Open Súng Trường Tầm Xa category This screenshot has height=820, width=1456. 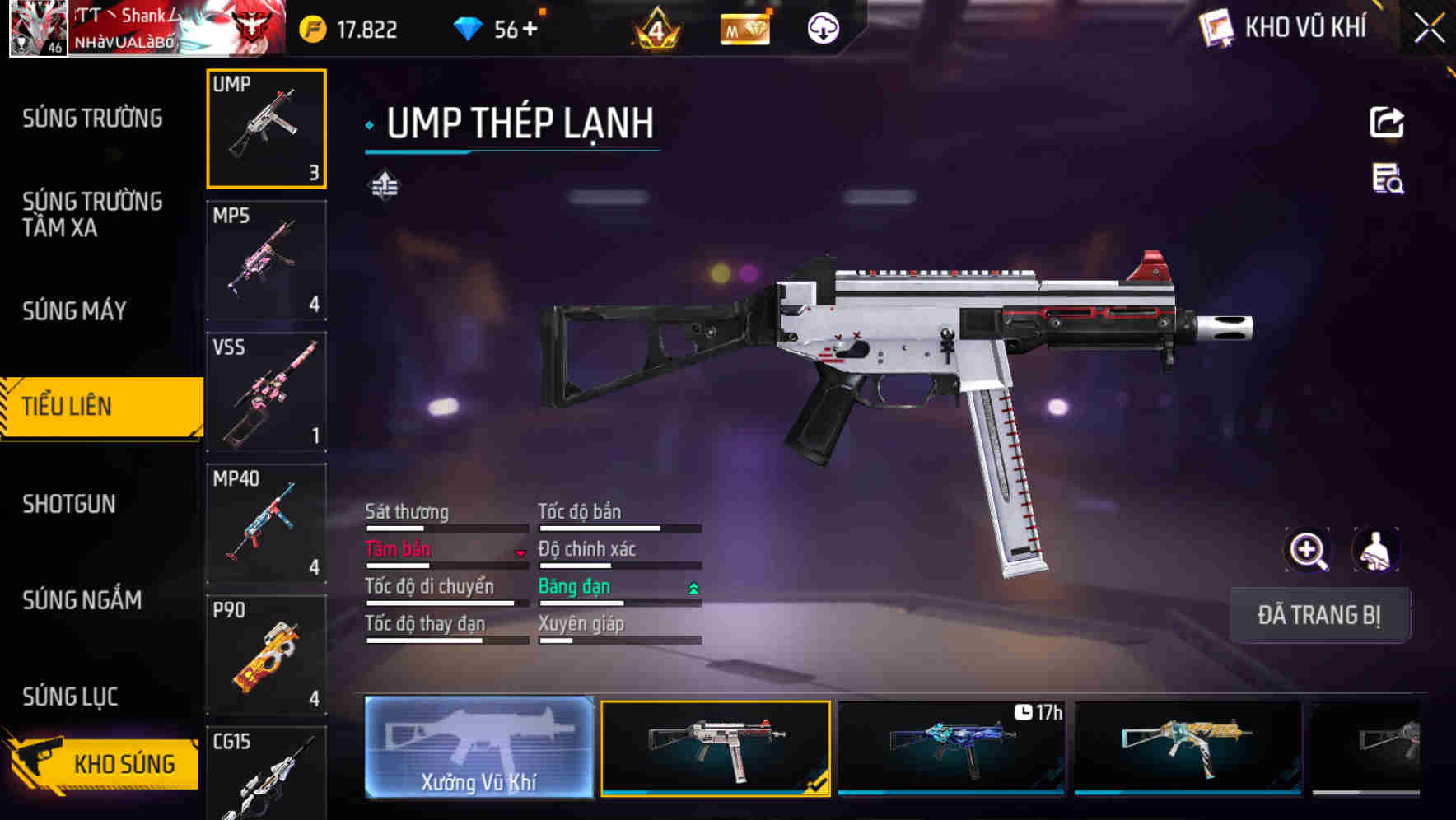(92, 214)
